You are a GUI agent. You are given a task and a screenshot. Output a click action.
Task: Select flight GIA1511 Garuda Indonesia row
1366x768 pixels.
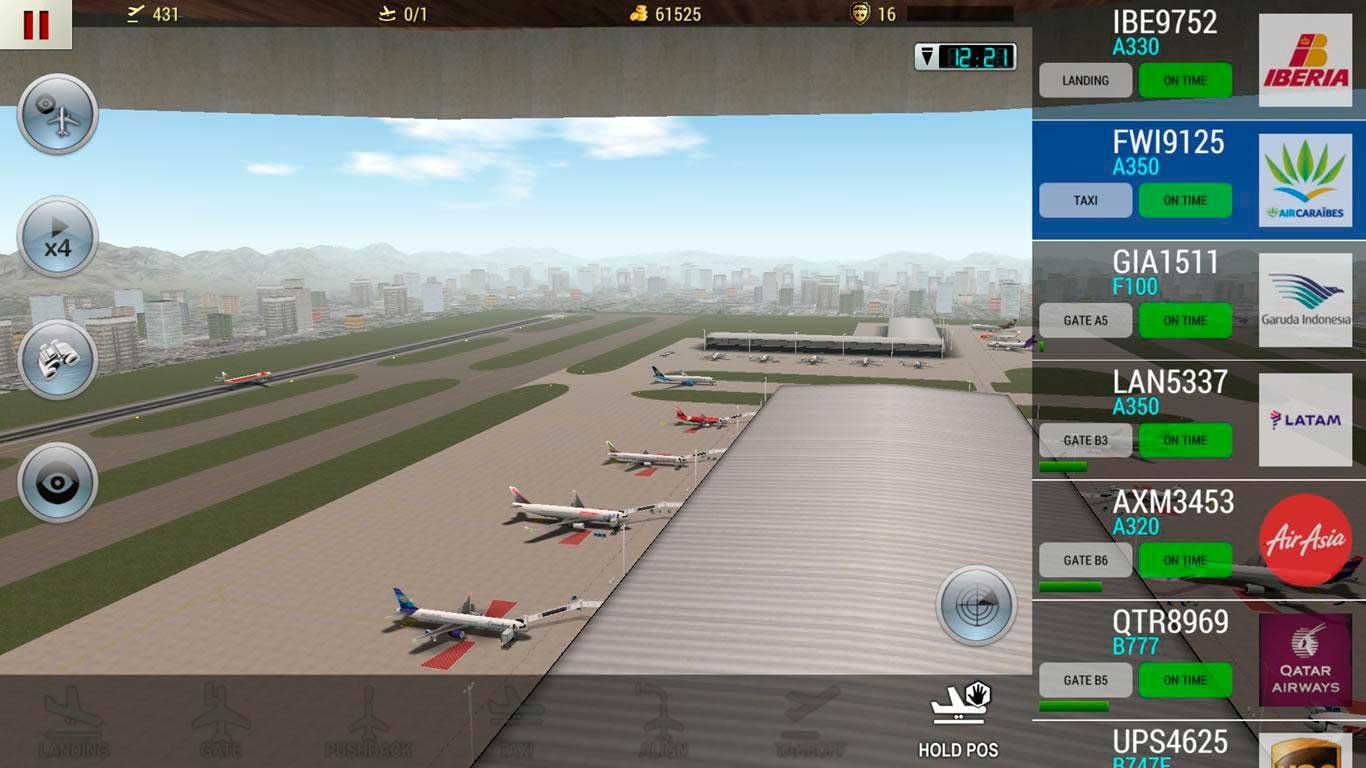pos(1168,270)
